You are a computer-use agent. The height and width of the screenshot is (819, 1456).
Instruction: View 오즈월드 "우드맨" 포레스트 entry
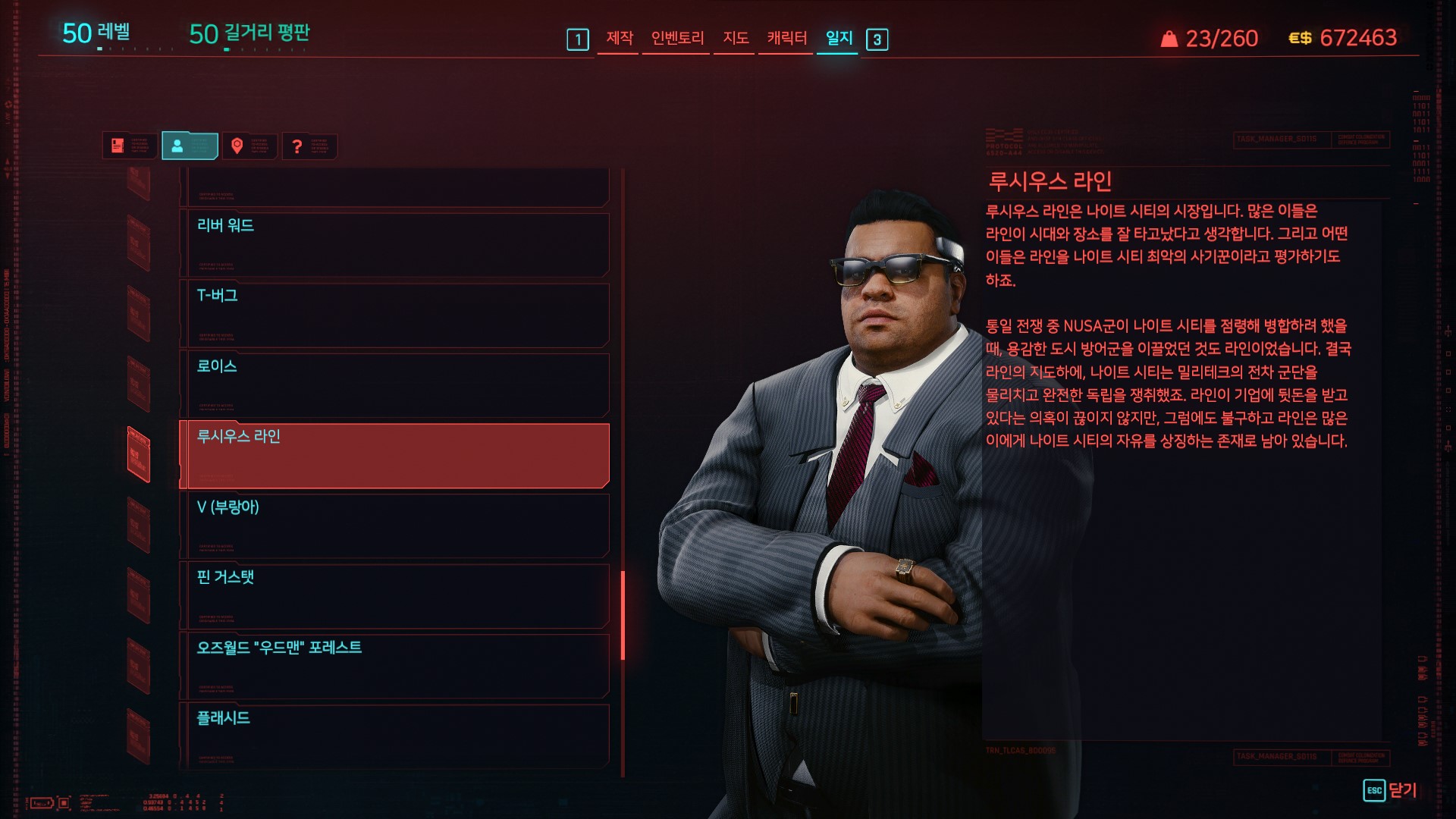coord(394,665)
